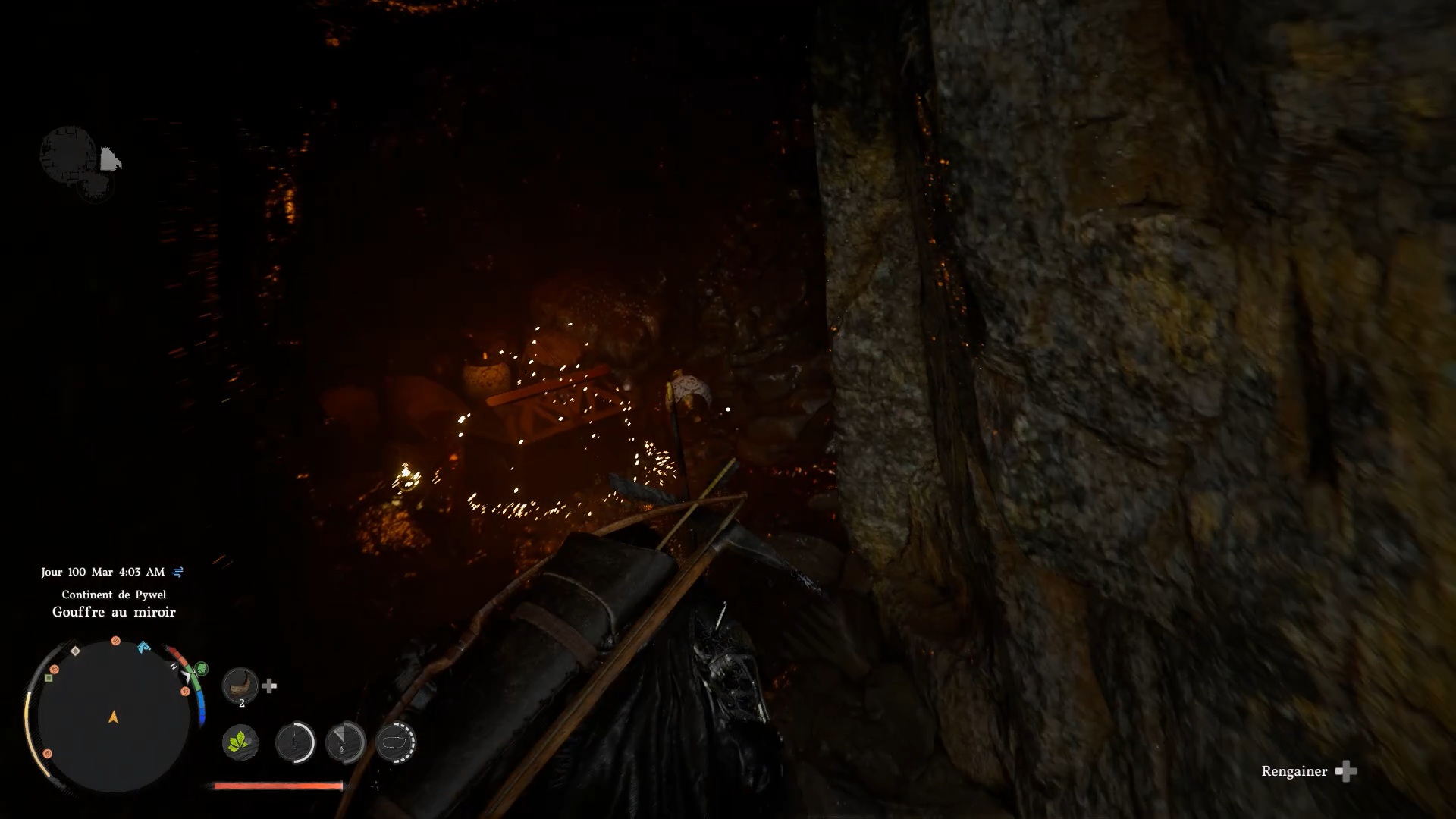This screenshot has height=819, width=1456.
Task: Open the circular minimap
Action: click(114, 717)
